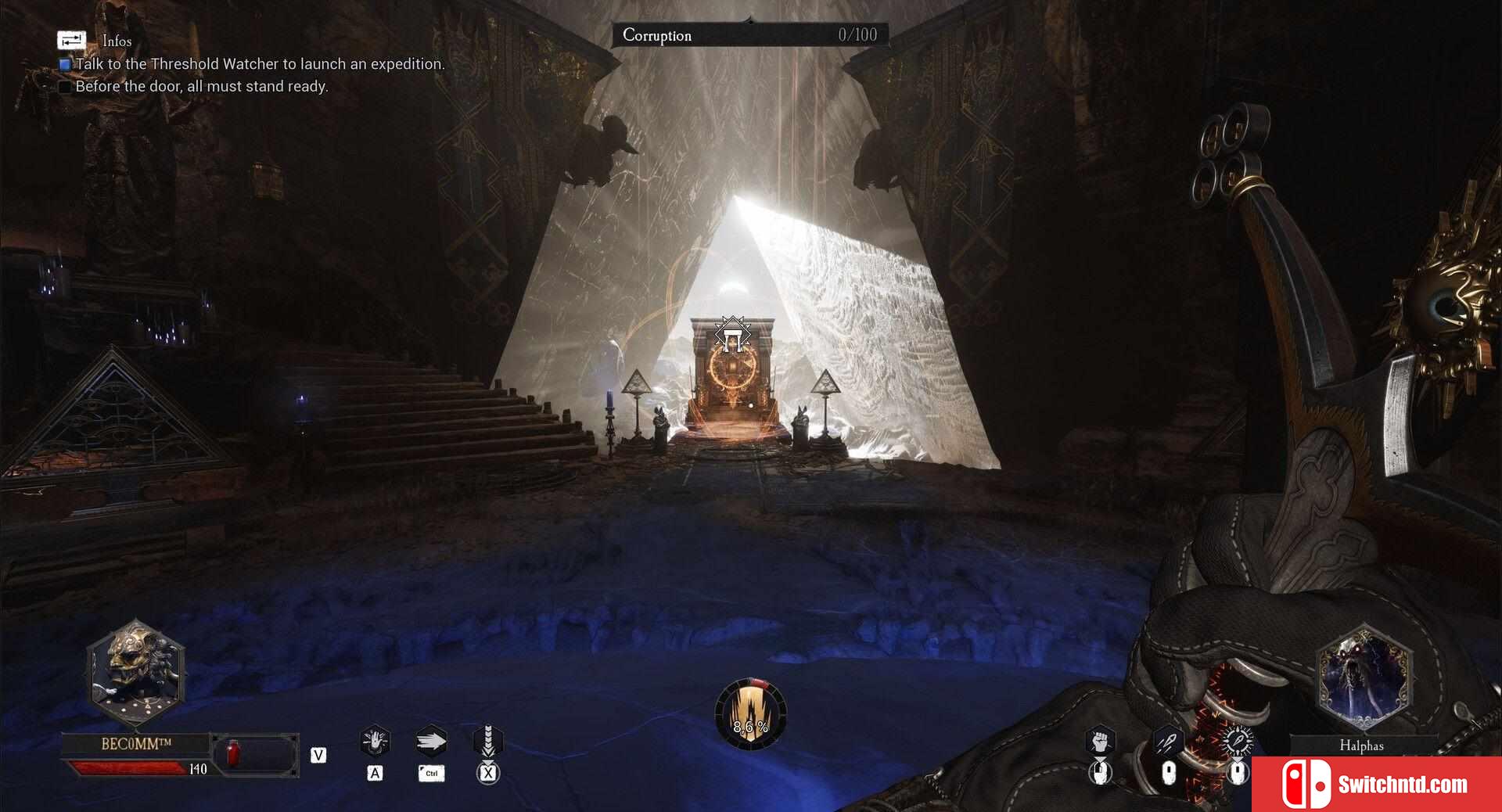Use the radiant charged dagger attack
This screenshot has height=812, width=1502.
pyautogui.click(x=1237, y=739)
